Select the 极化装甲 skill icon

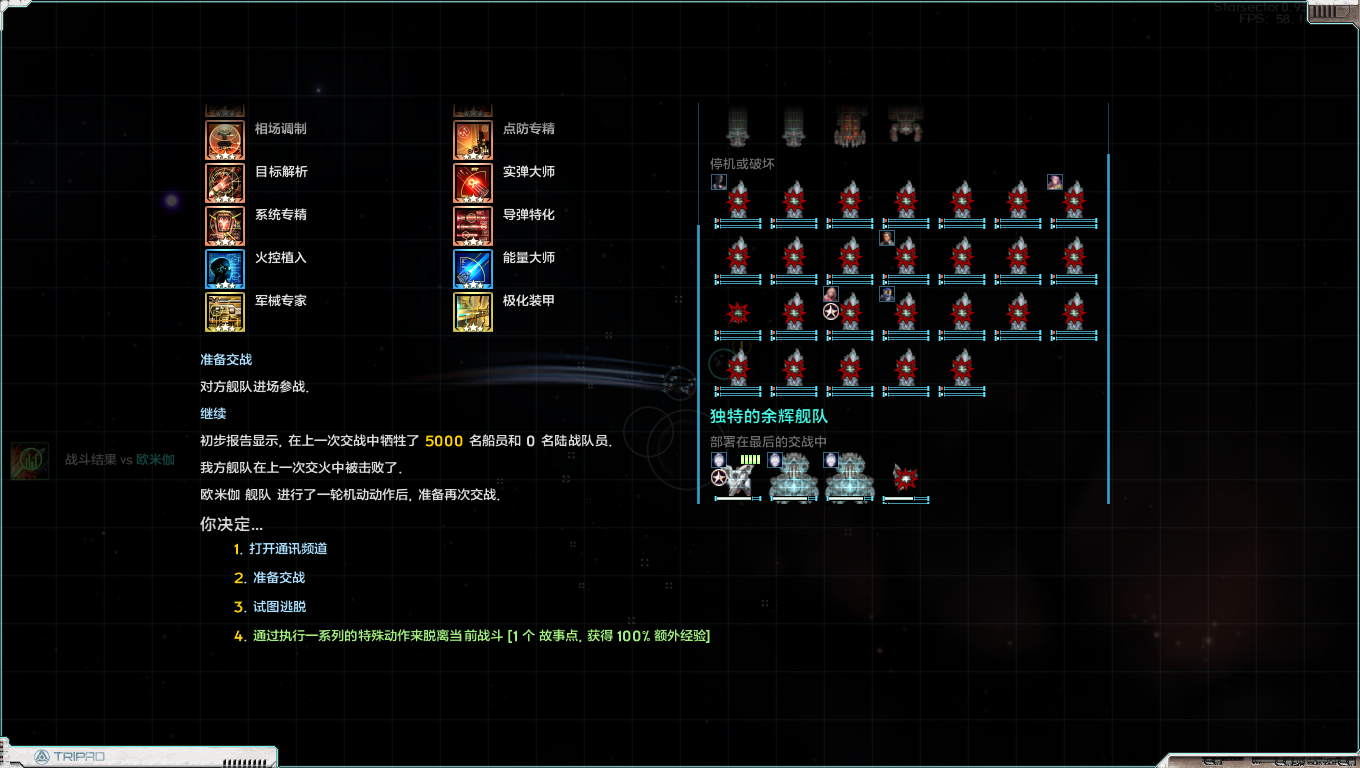pyautogui.click(x=472, y=312)
